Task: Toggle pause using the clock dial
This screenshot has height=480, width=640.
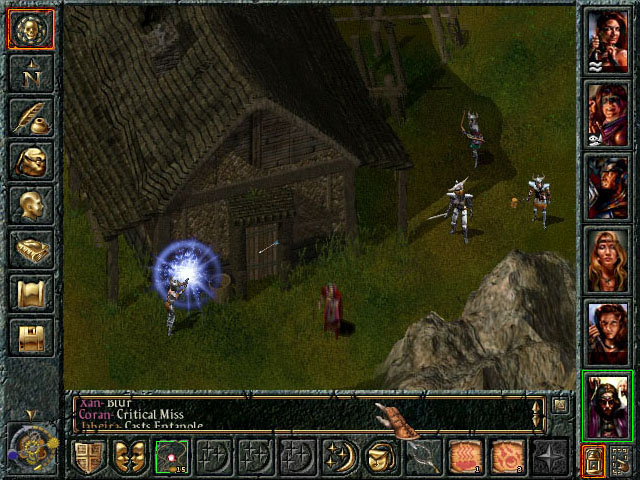Action: point(32,445)
